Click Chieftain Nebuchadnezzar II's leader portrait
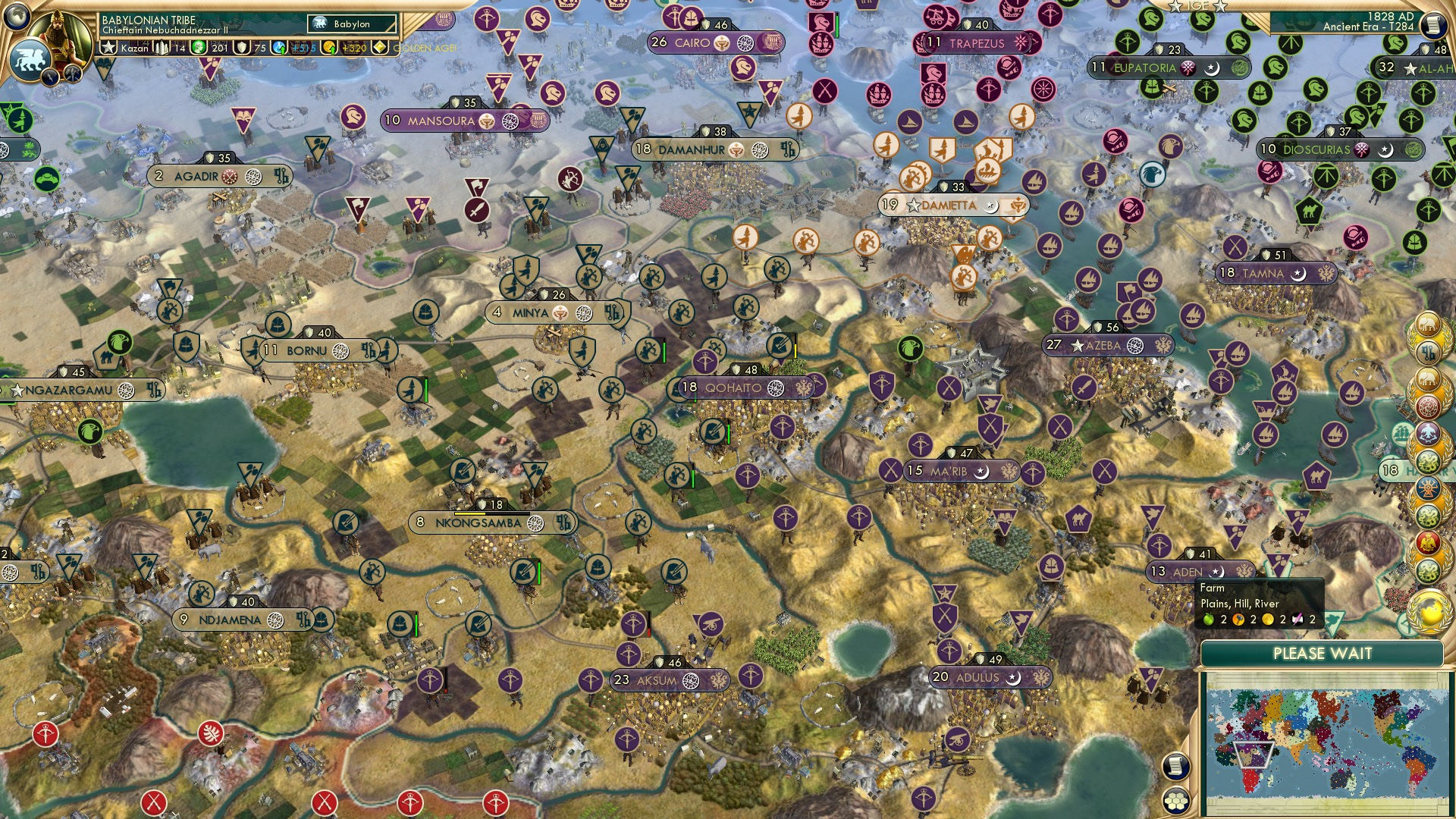 pyautogui.click(x=59, y=30)
